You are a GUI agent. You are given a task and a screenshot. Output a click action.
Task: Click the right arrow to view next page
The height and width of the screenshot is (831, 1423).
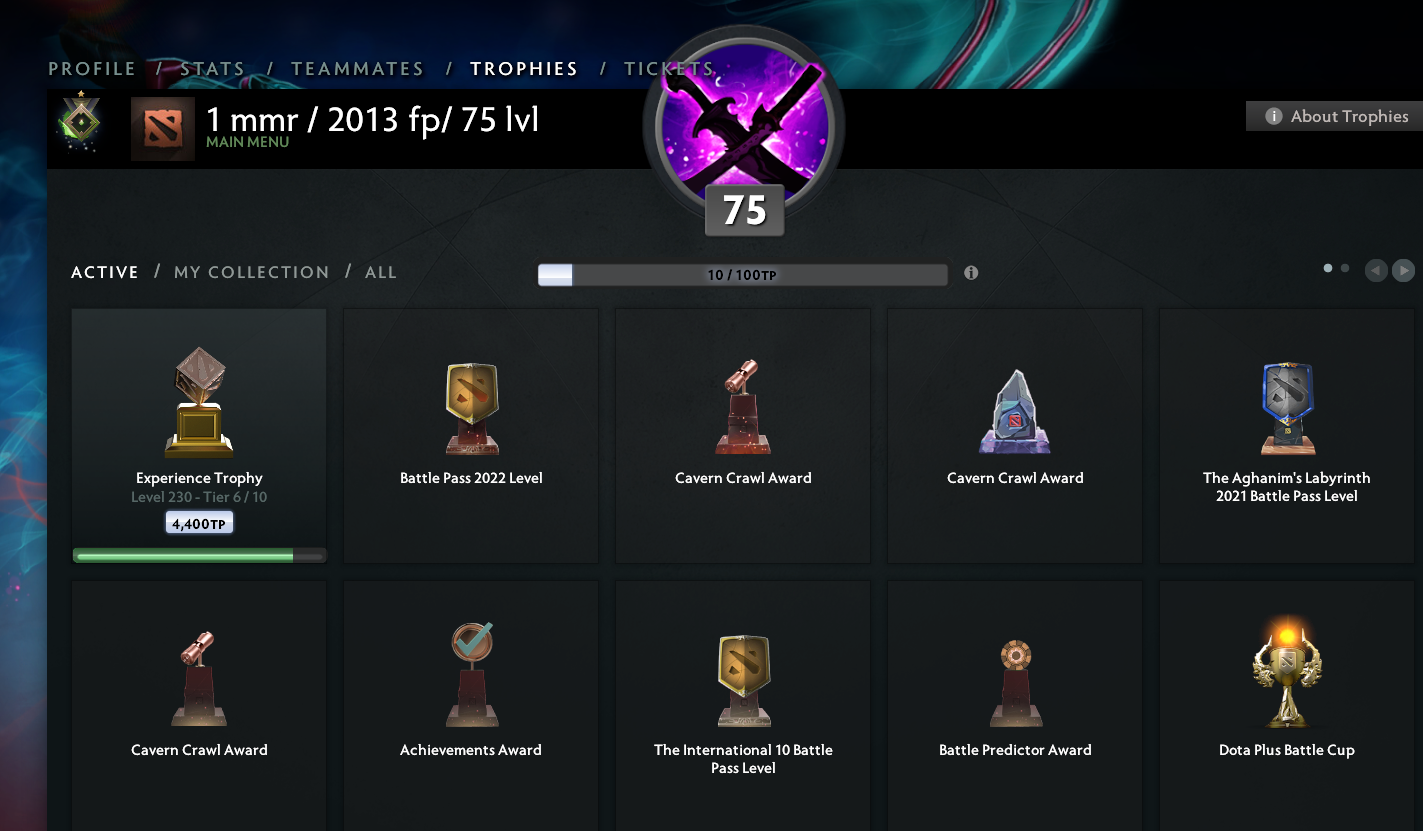pos(1403,270)
